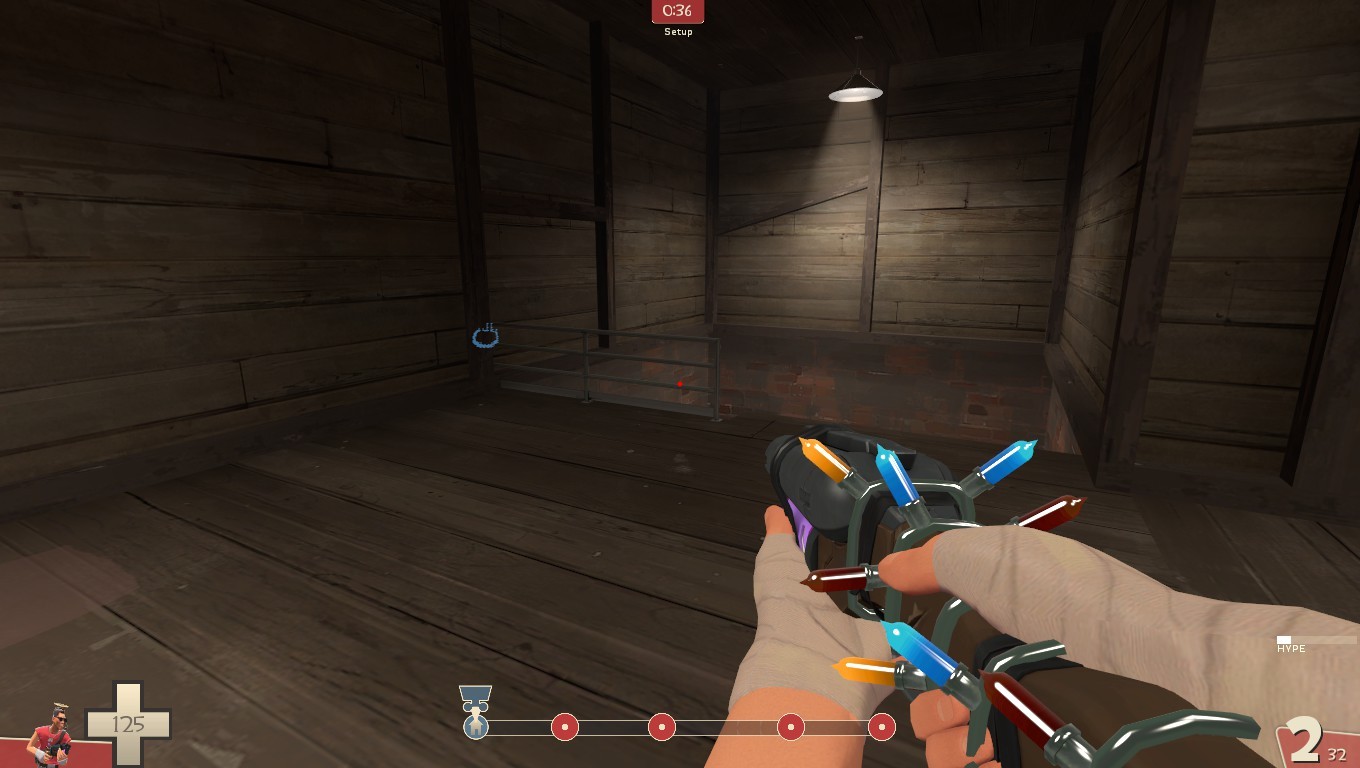Click the BLU payload cart icon on the track

(x=475, y=697)
